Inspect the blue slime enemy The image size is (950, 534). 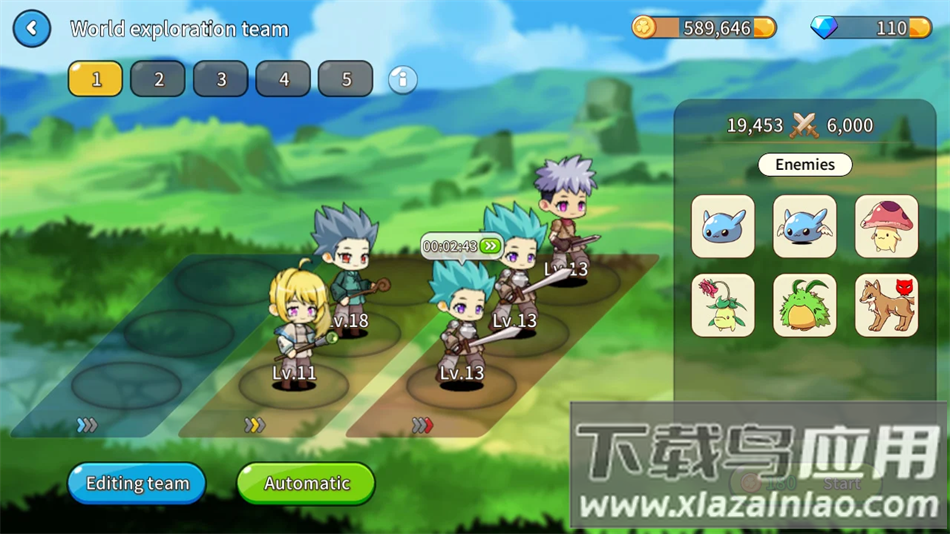point(723,226)
